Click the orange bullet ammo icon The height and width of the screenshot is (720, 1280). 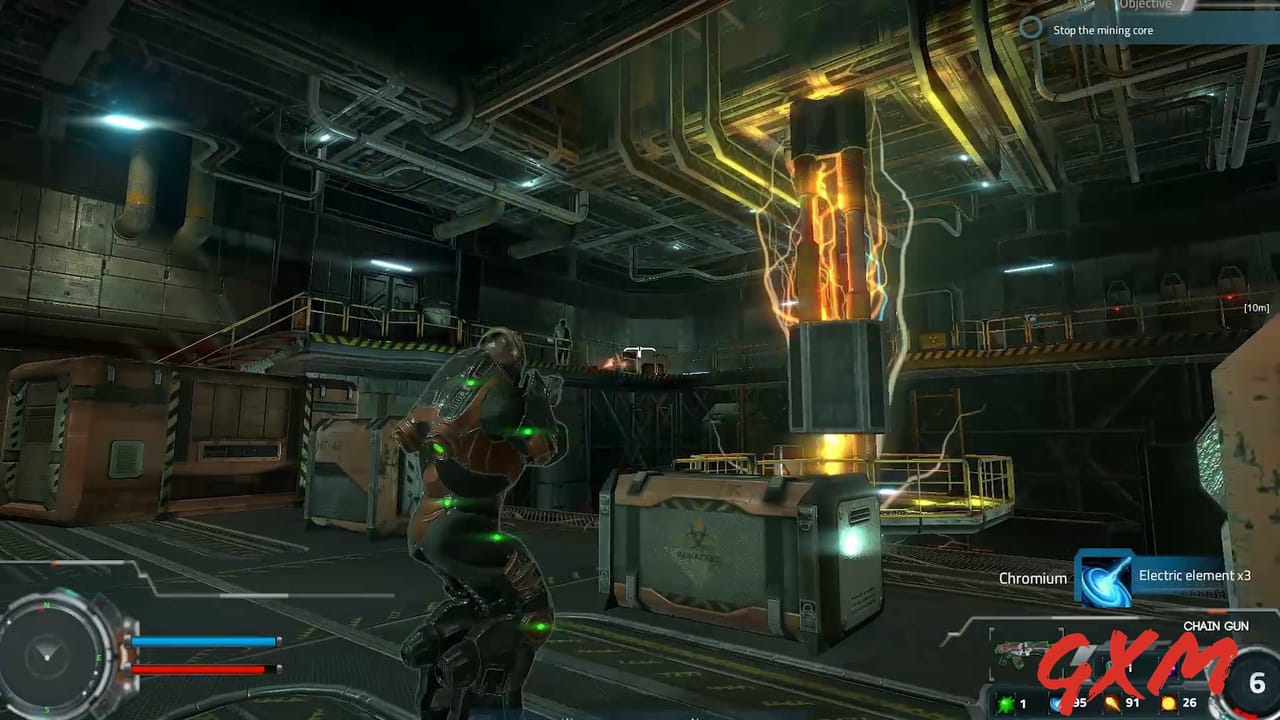(1112, 702)
